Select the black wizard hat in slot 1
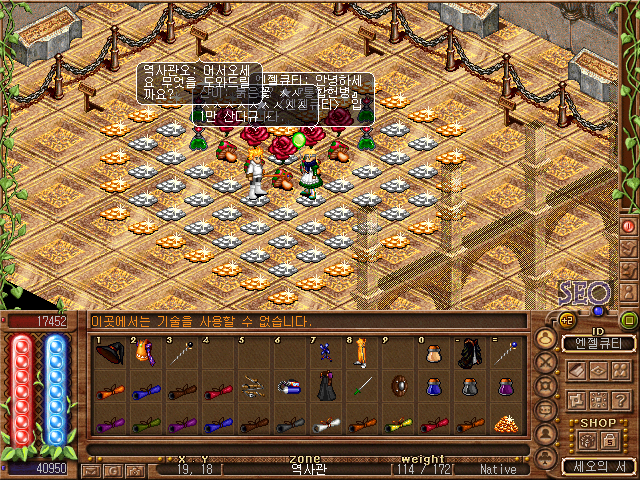The height and width of the screenshot is (480, 640). [109, 353]
